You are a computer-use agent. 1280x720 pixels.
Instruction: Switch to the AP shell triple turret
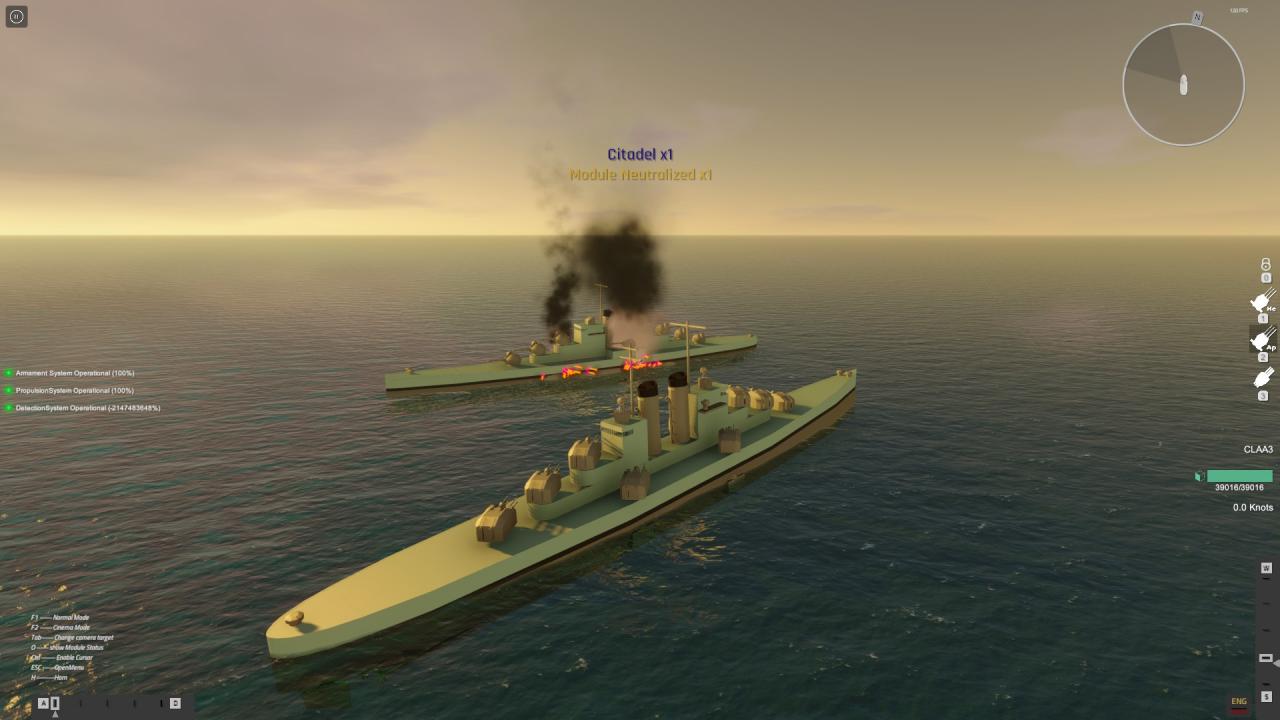1262,340
